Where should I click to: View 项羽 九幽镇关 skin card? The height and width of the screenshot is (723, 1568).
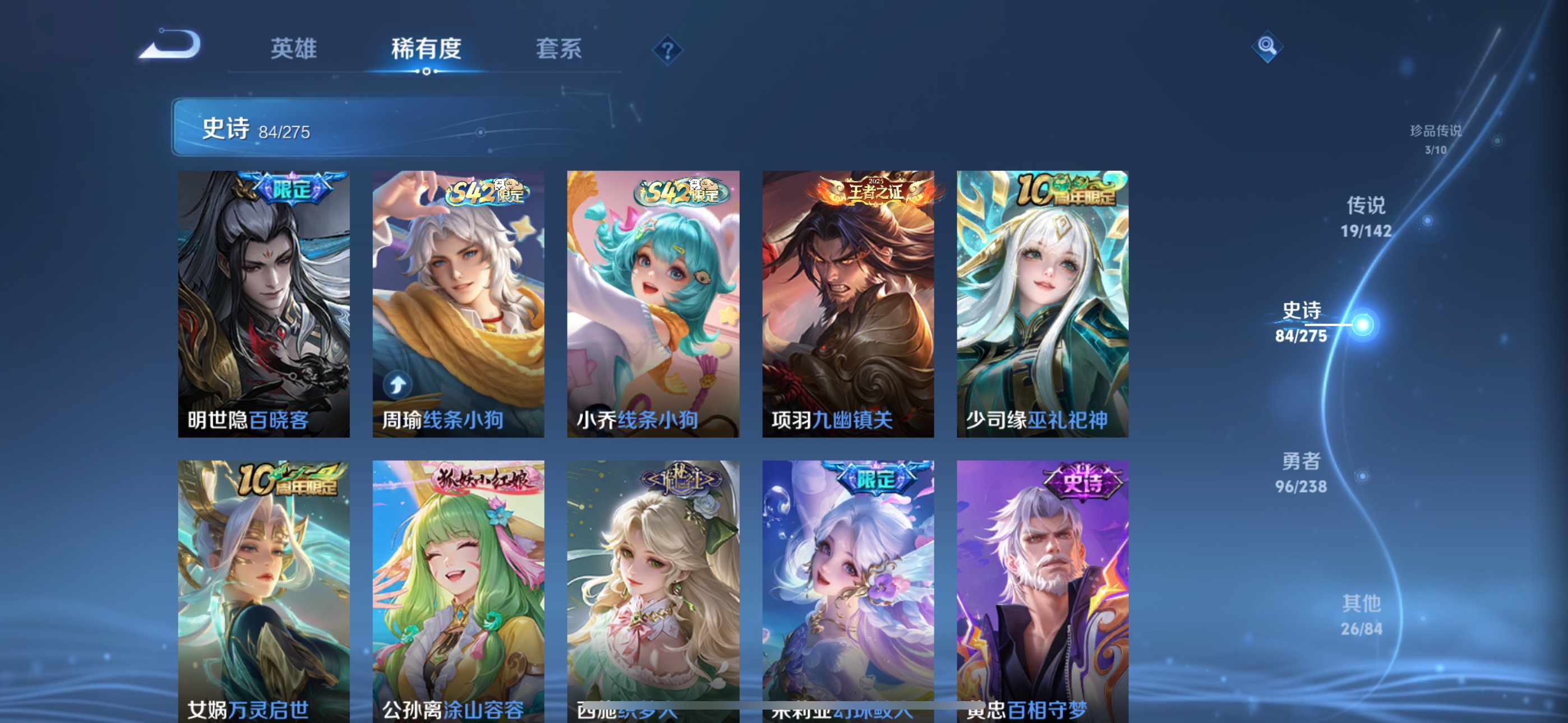pyautogui.click(x=848, y=303)
